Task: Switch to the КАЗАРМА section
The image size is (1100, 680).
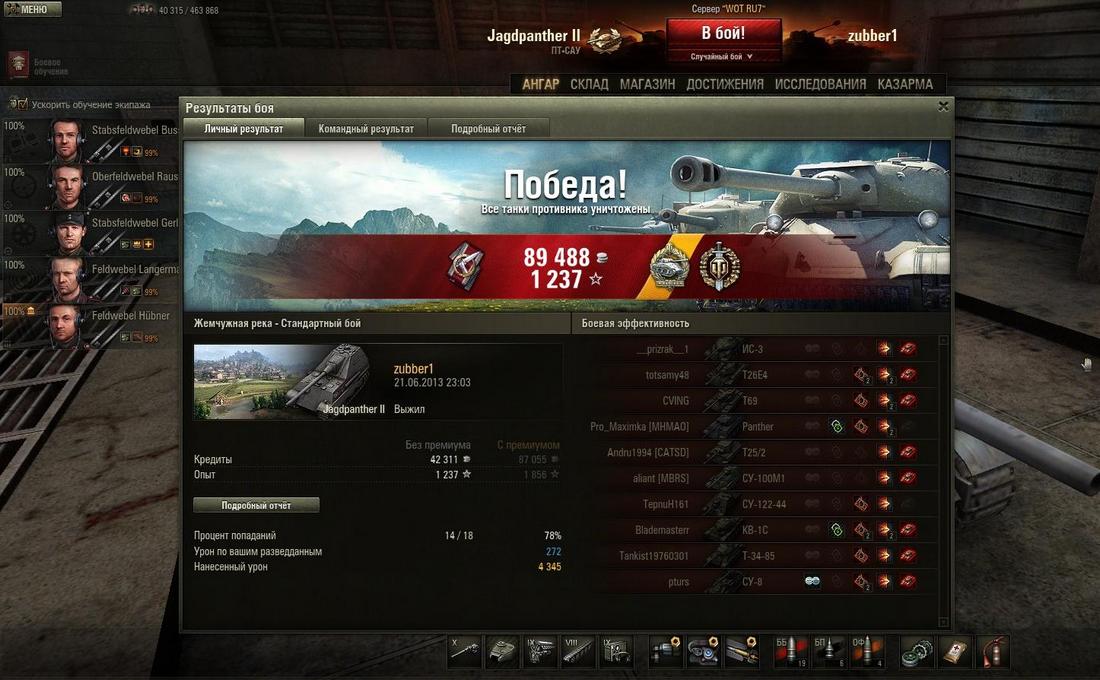Action: (905, 84)
